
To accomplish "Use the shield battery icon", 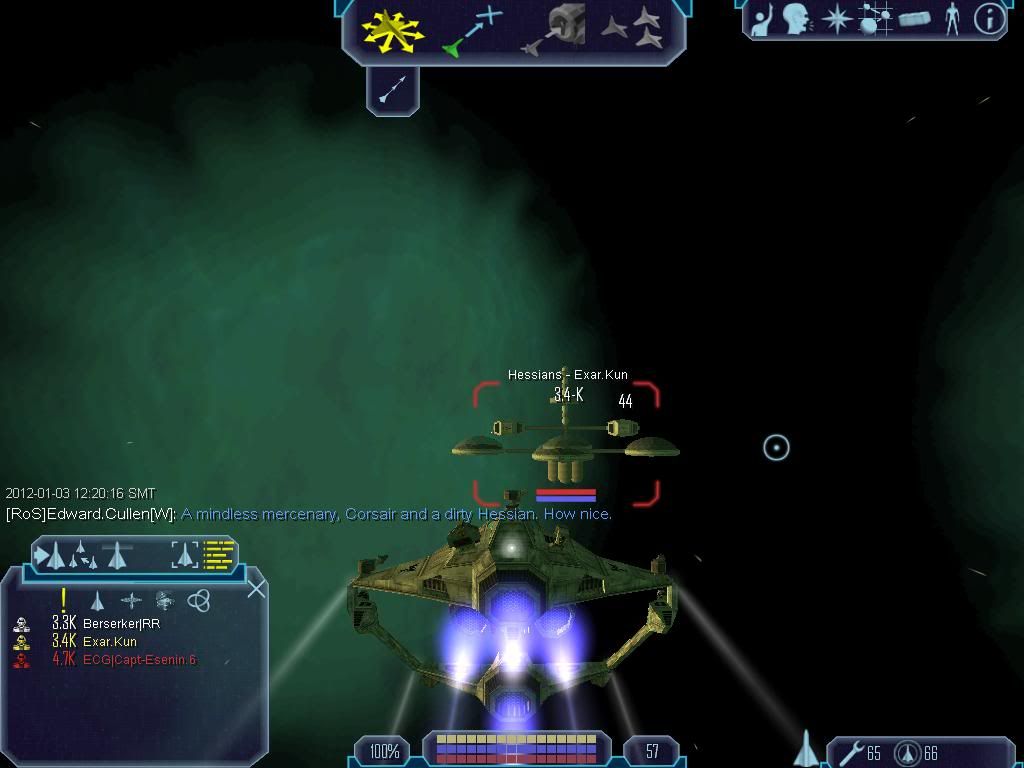I will 907,752.
